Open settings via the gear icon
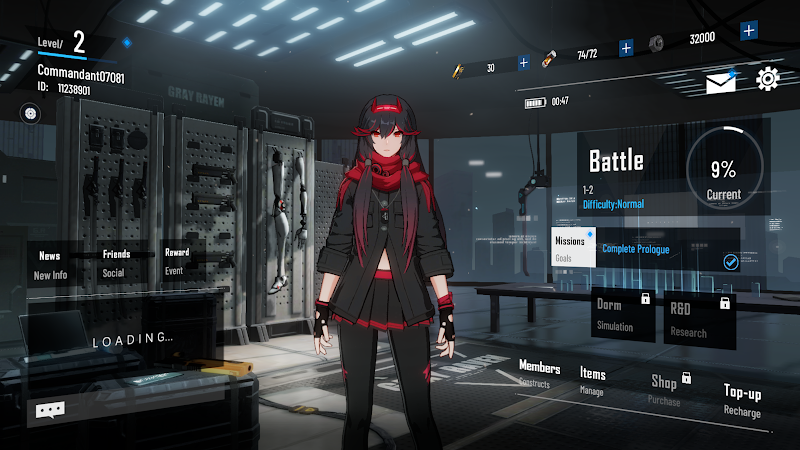Viewport: 800px width, 450px height. [768, 79]
